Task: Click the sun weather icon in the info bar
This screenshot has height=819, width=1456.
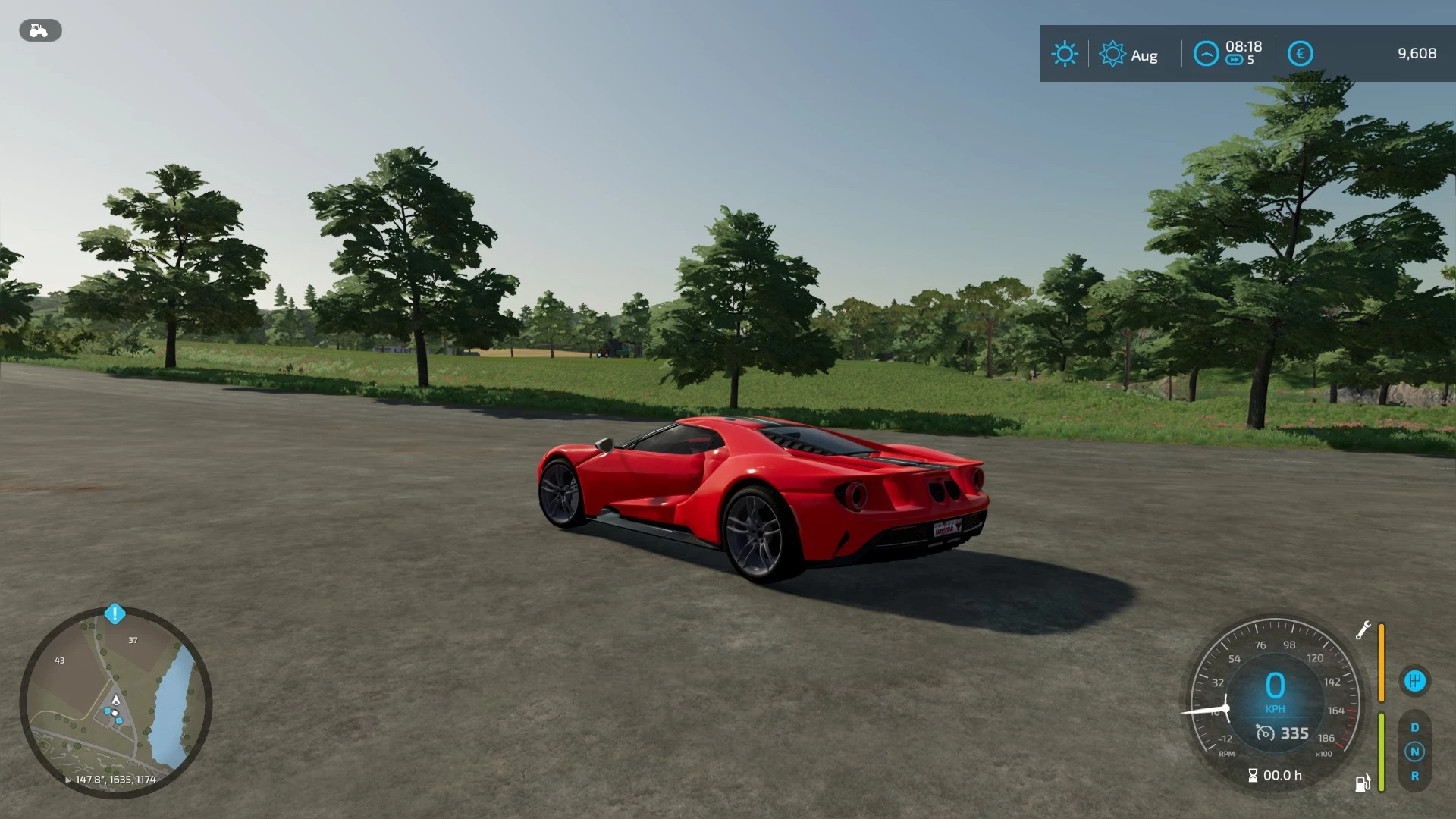Action: [1065, 54]
